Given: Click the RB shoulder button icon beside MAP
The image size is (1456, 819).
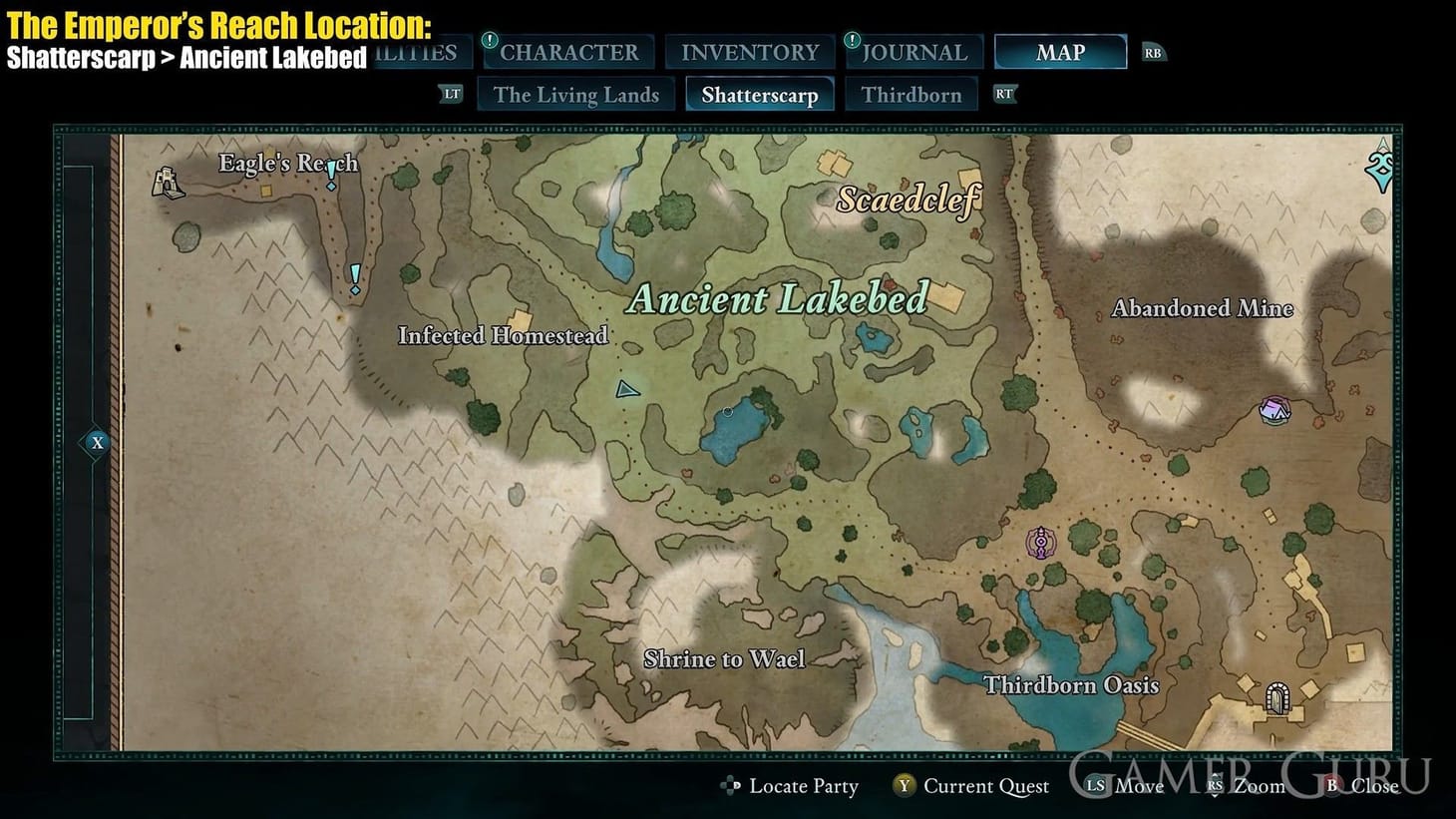Looking at the screenshot, I should pyautogui.click(x=1154, y=52).
